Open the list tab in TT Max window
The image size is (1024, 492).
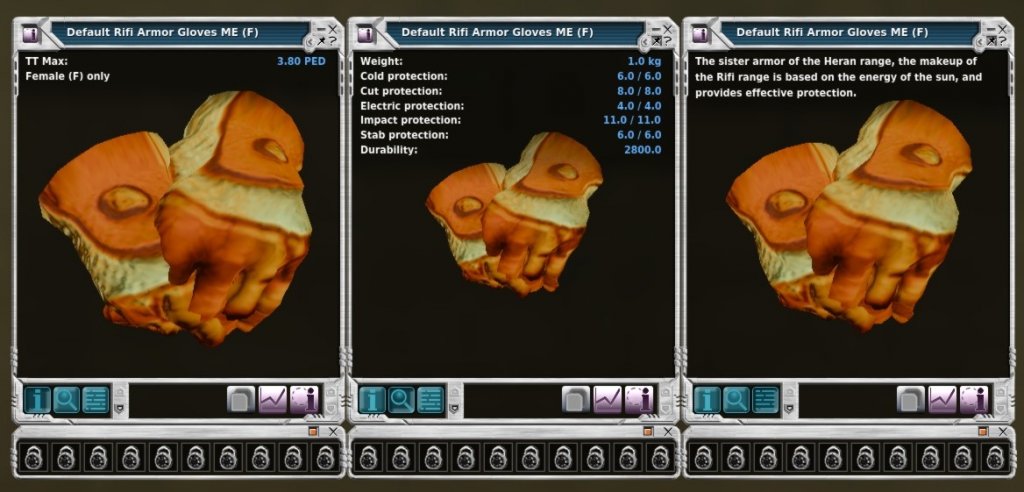pos(95,400)
